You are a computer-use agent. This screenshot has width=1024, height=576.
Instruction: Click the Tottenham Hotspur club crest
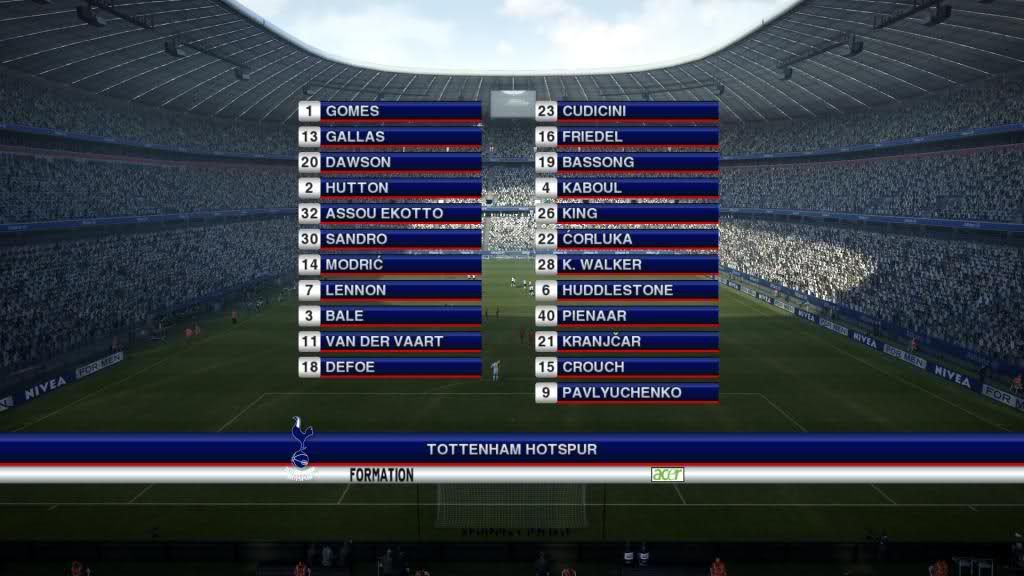click(301, 446)
